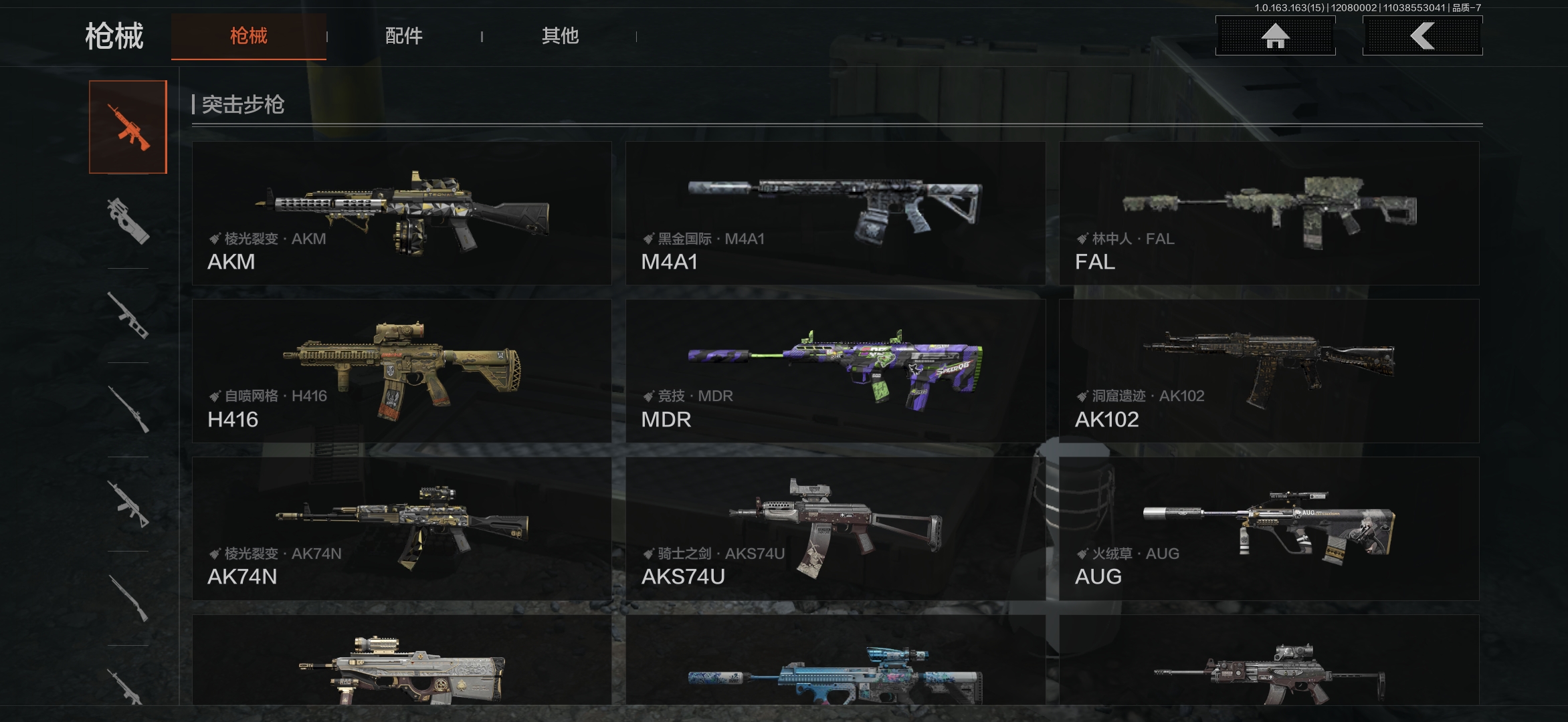Pick the purple MDR rifle card
Viewport: 1568px width, 722px height.
pyautogui.click(x=835, y=370)
